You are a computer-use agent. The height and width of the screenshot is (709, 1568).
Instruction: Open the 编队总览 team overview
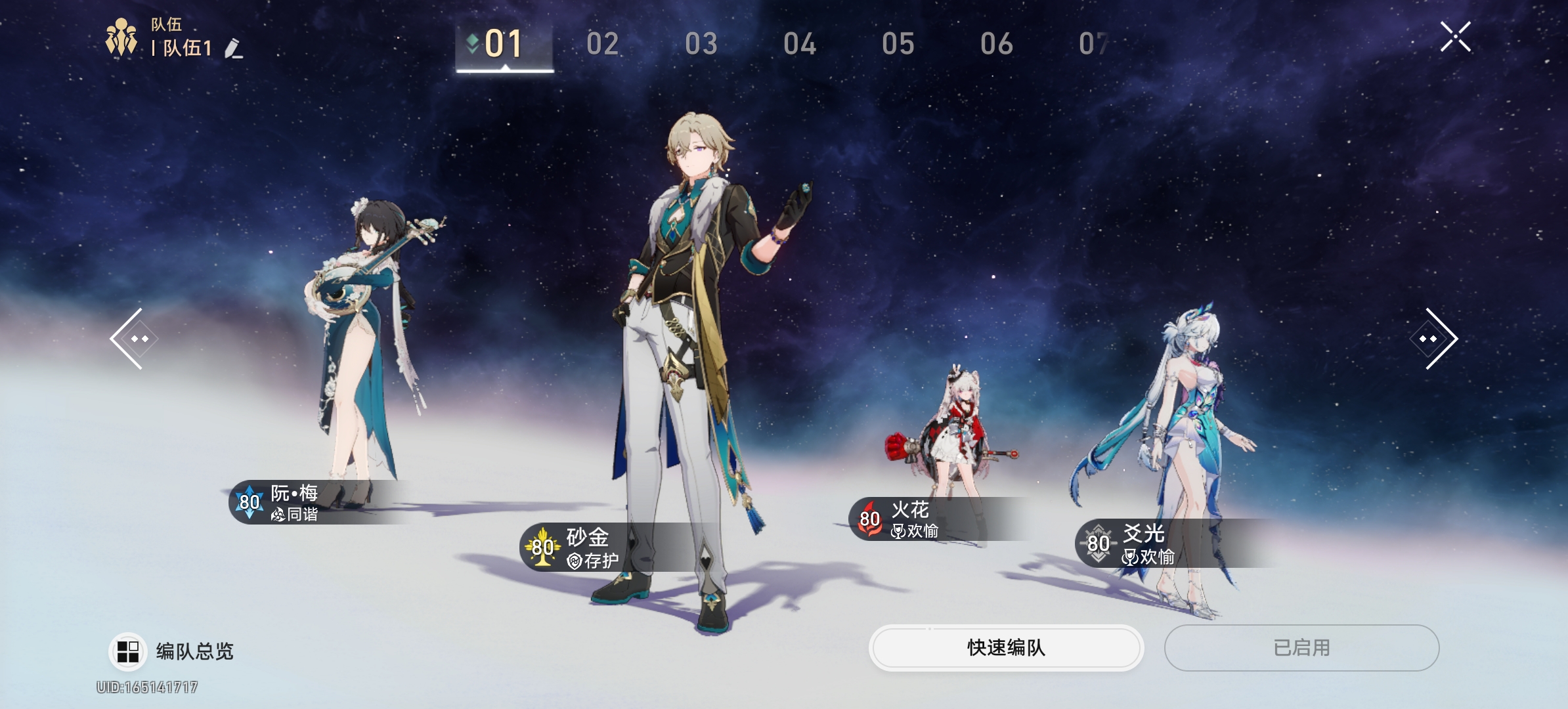pyautogui.click(x=172, y=651)
